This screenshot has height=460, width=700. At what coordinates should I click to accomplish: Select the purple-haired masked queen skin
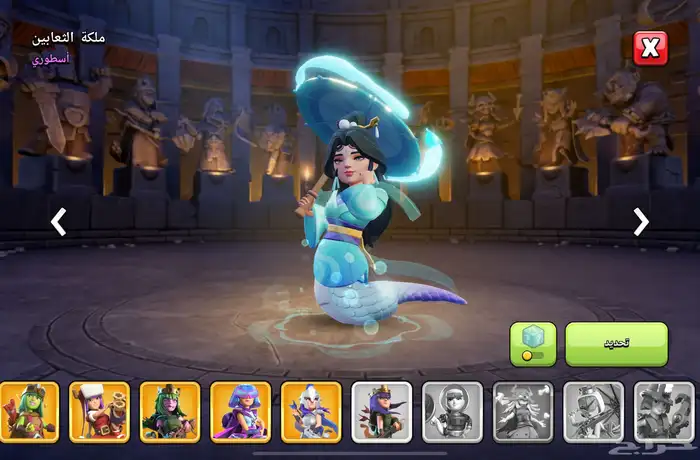click(240, 411)
